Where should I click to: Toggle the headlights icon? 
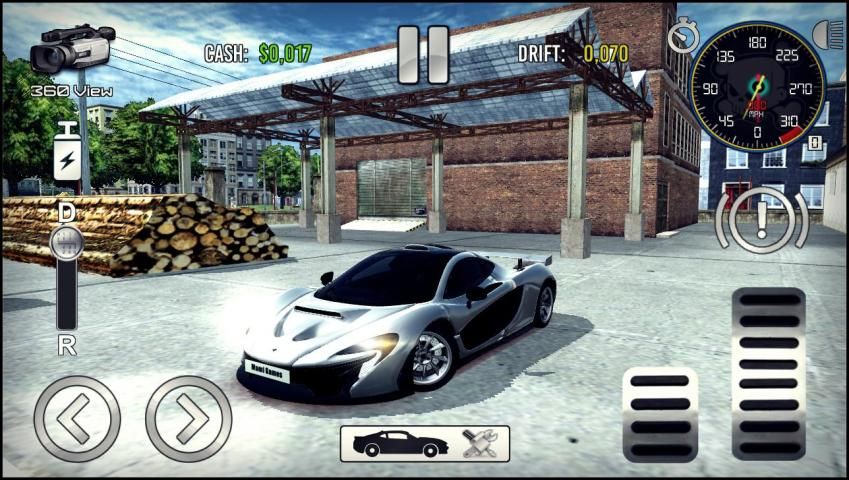829,35
